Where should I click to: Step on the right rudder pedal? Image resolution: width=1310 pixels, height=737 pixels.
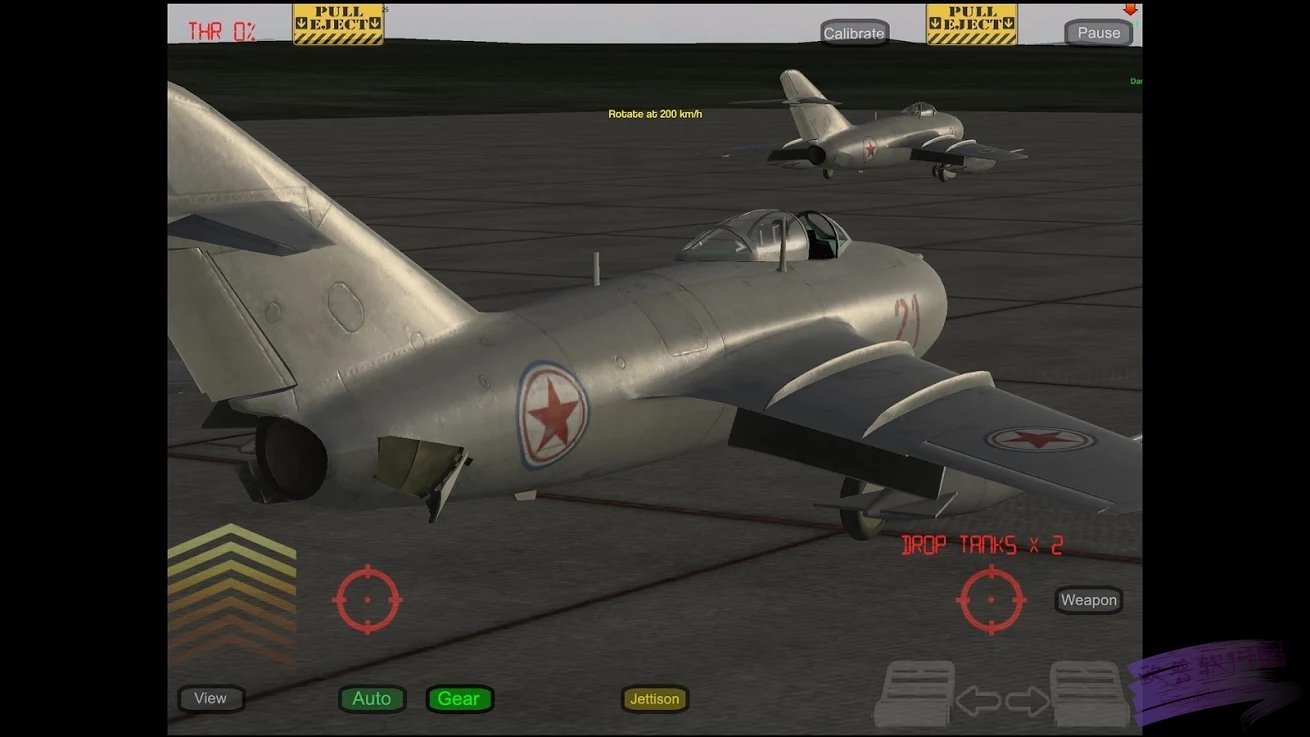(x=1090, y=695)
